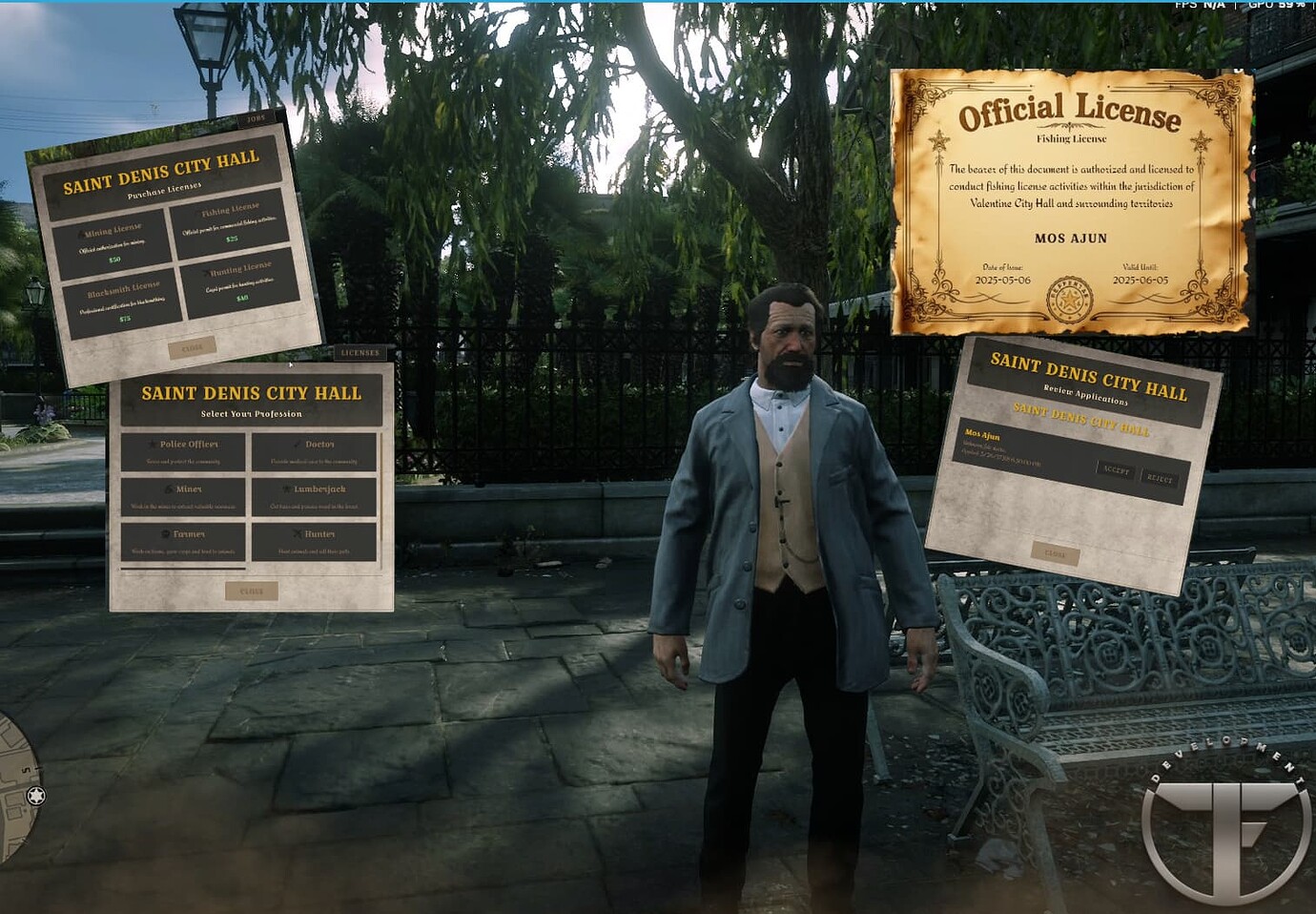Click the Lumberjack axe icon

click(286, 488)
